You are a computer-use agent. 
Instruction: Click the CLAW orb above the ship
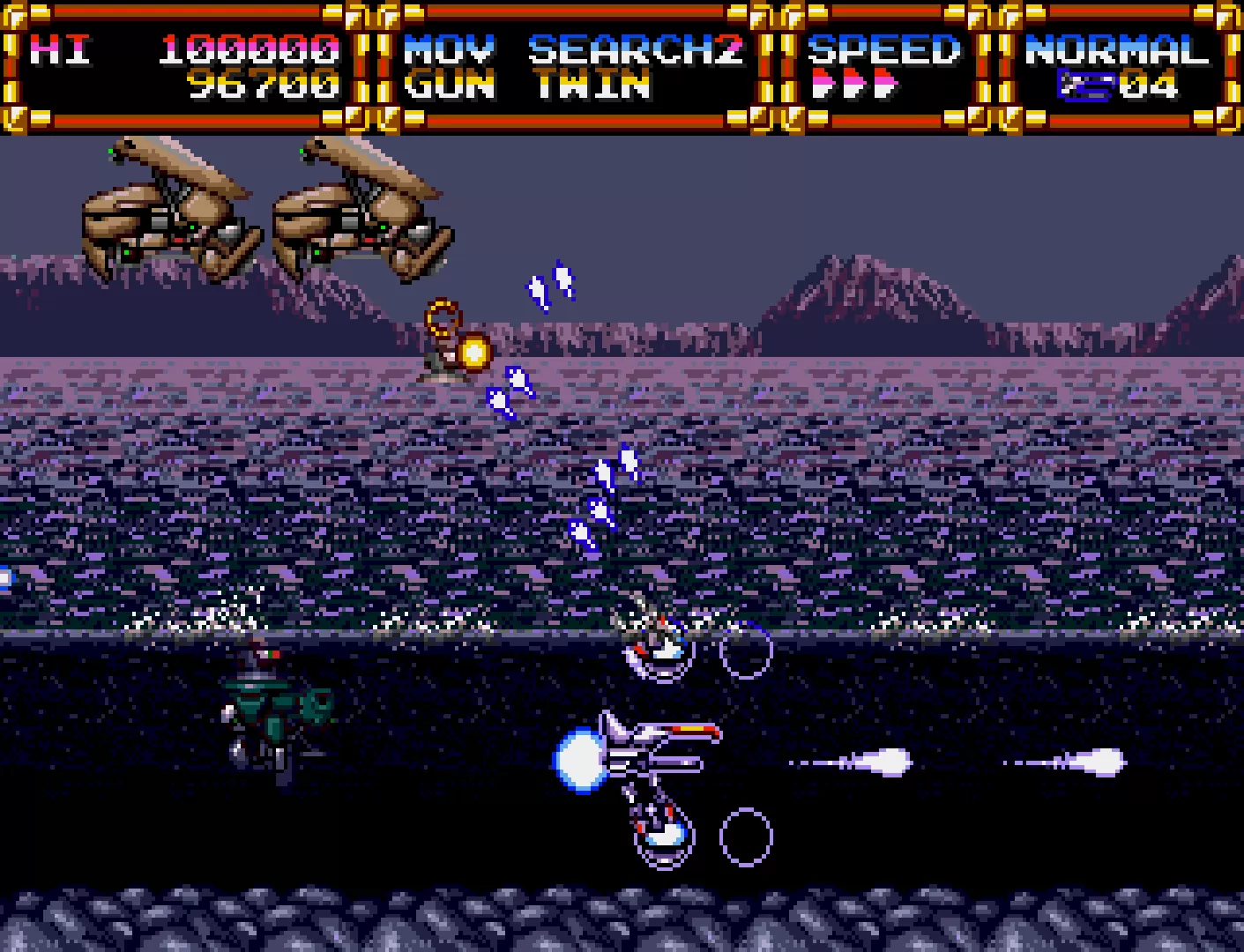tap(657, 648)
